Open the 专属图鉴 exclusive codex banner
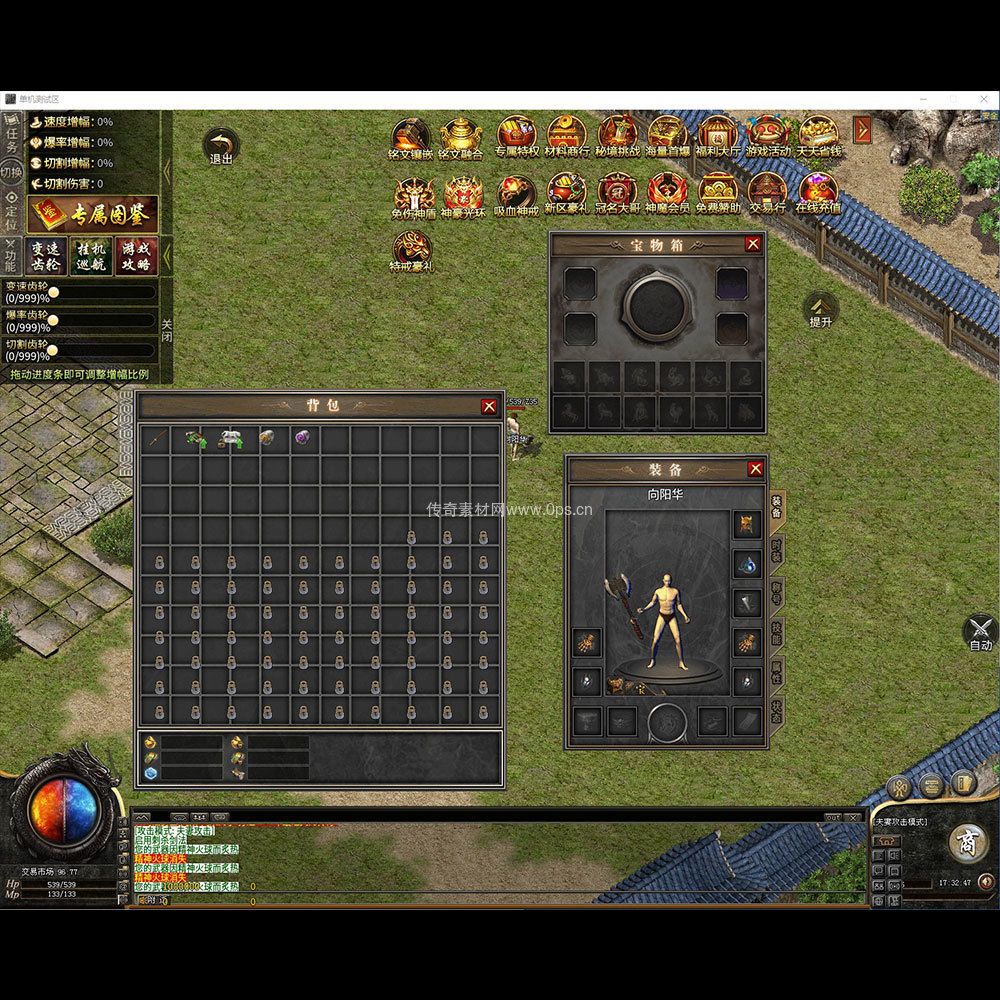 coord(93,214)
